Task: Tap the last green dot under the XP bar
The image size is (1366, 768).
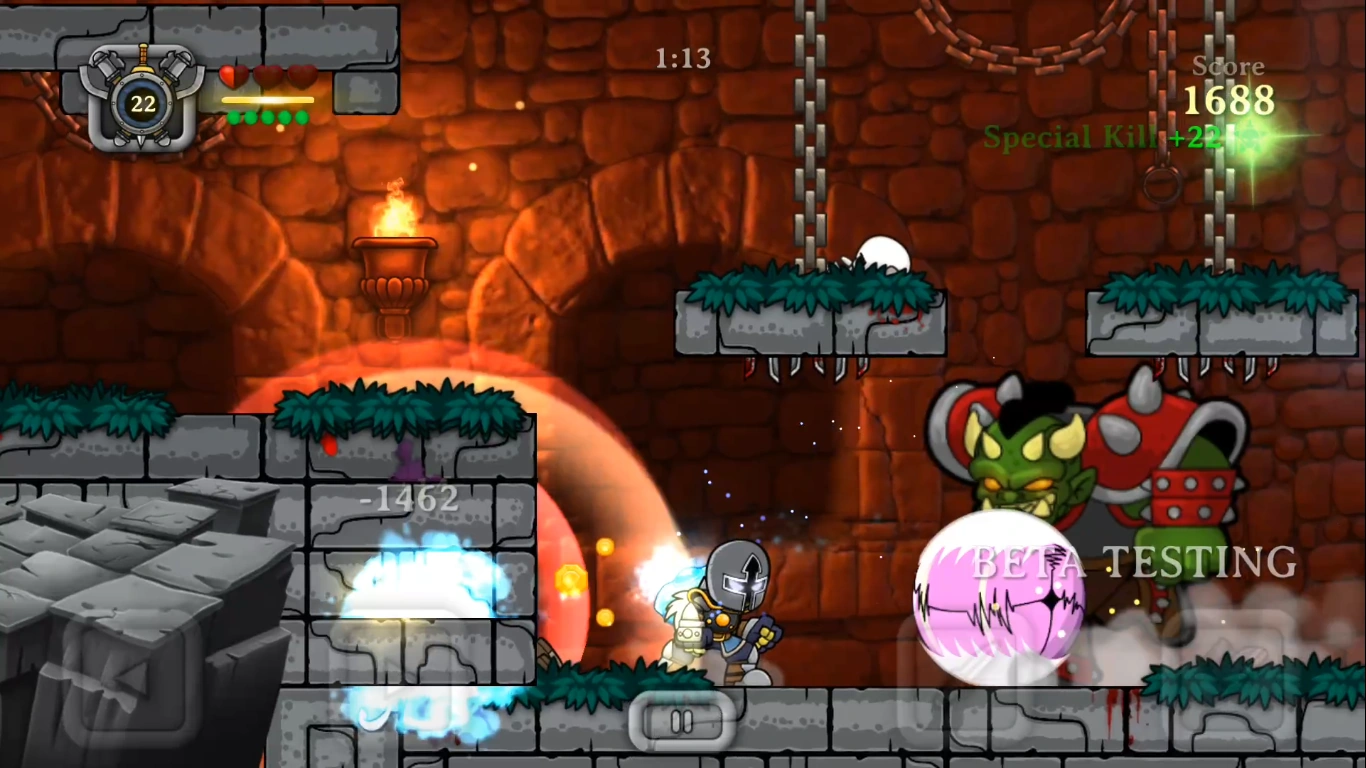Action: (x=301, y=118)
